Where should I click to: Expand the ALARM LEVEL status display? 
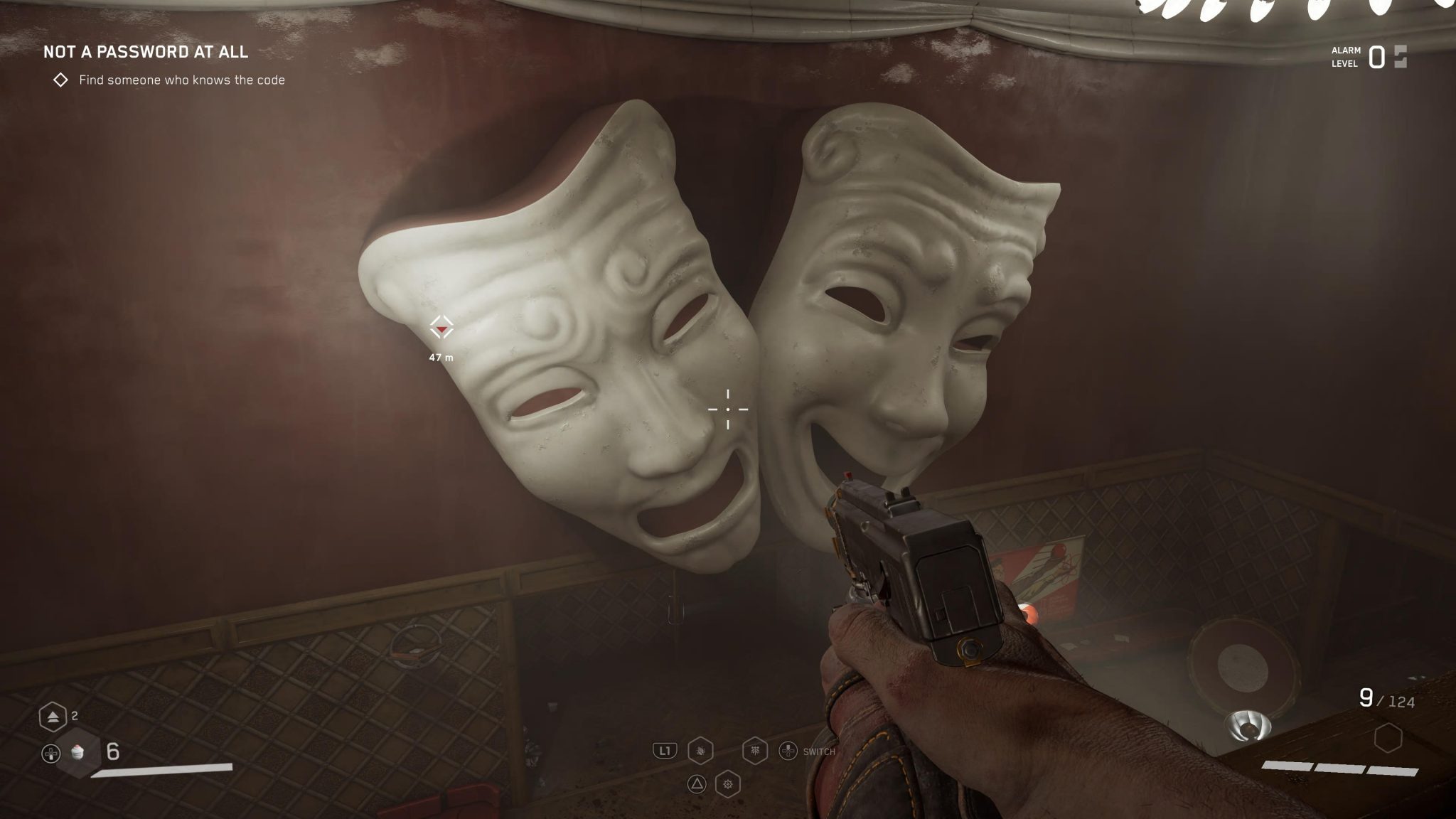1346,57
